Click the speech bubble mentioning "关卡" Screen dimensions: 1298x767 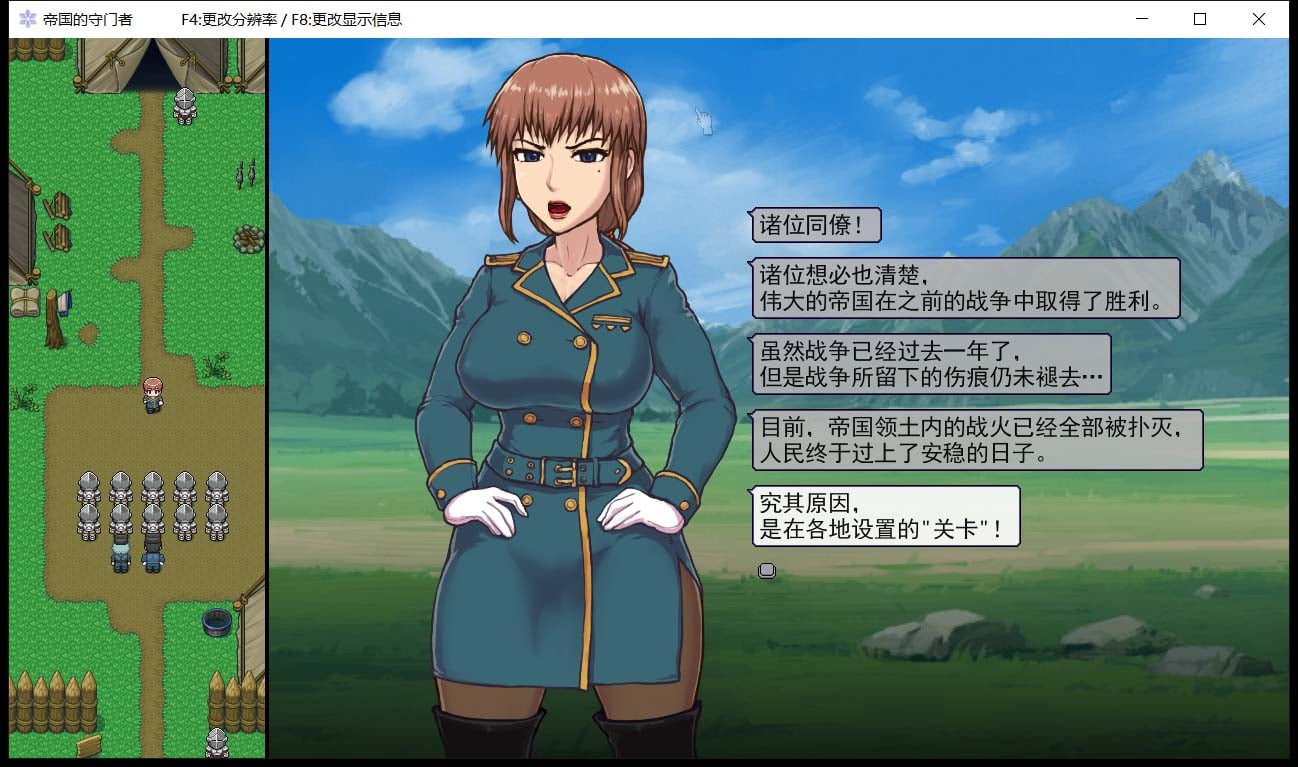(x=885, y=515)
